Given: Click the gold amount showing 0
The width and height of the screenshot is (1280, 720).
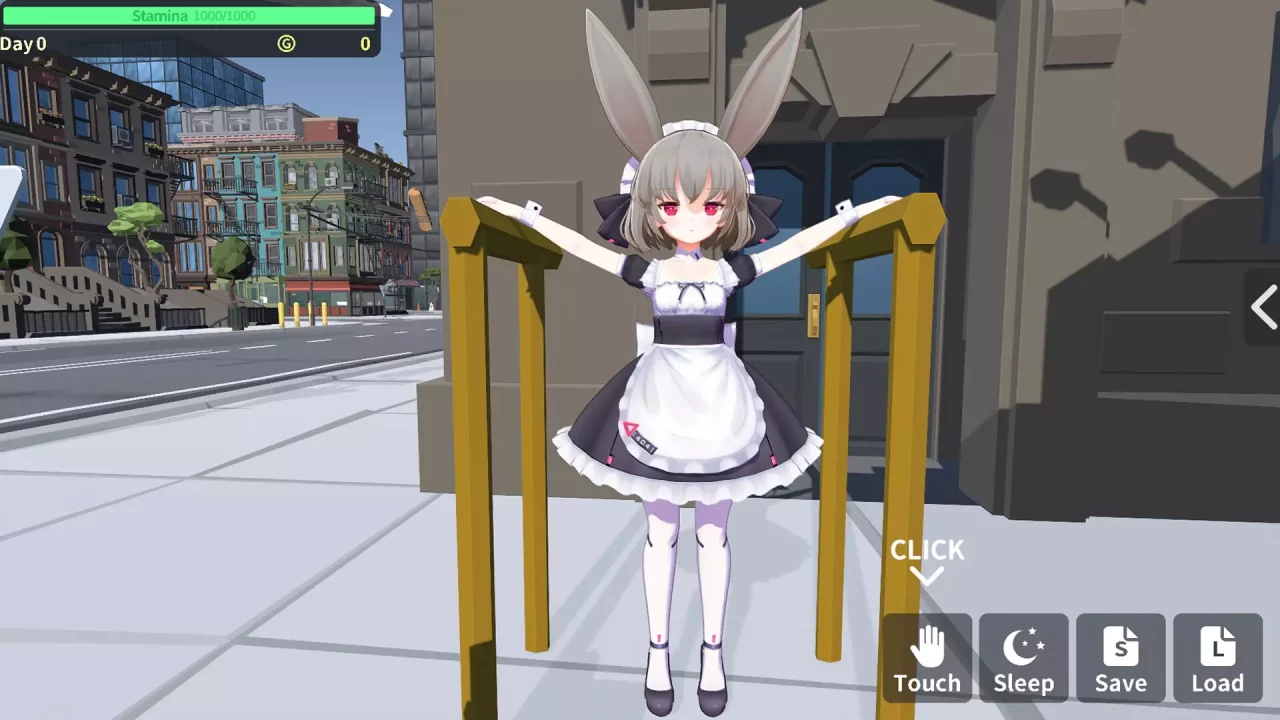Looking at the screenshot, I should [364, 44].
